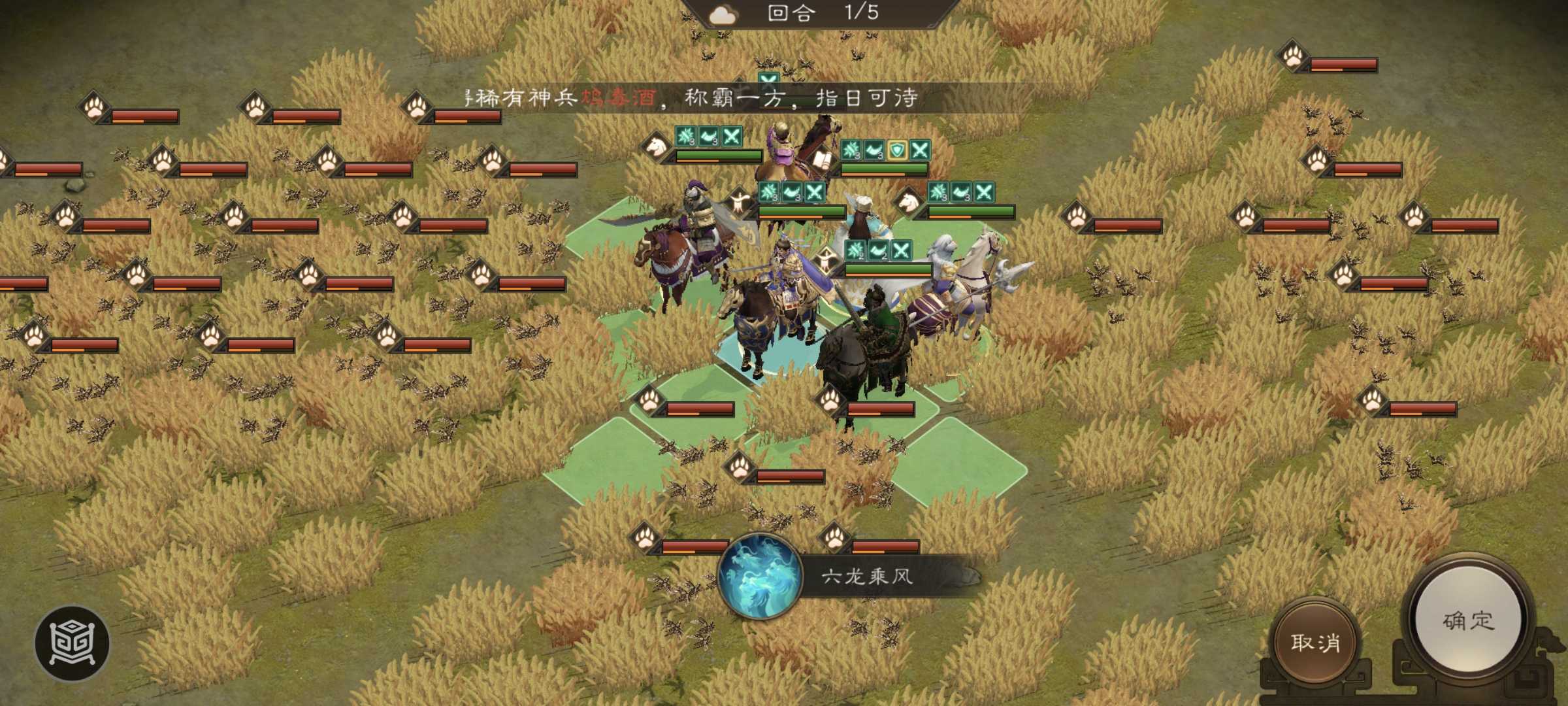Image resolution: width=1568 pixels, height=706 pixels.
Task: Click the cloud weather icon in the turn banner
Action: tap(722, 14)
